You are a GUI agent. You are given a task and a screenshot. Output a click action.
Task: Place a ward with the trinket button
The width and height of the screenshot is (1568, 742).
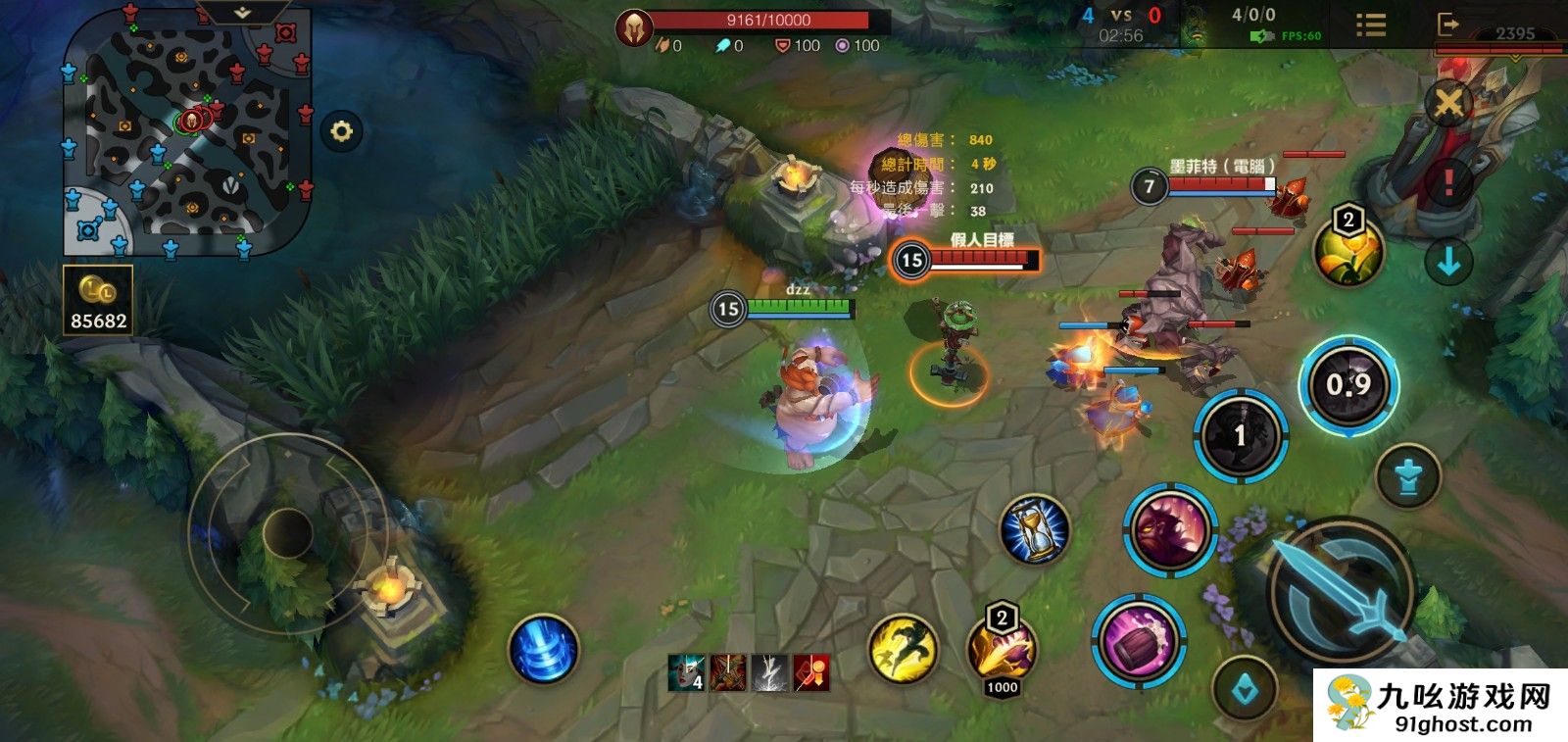click(1246, 690)
